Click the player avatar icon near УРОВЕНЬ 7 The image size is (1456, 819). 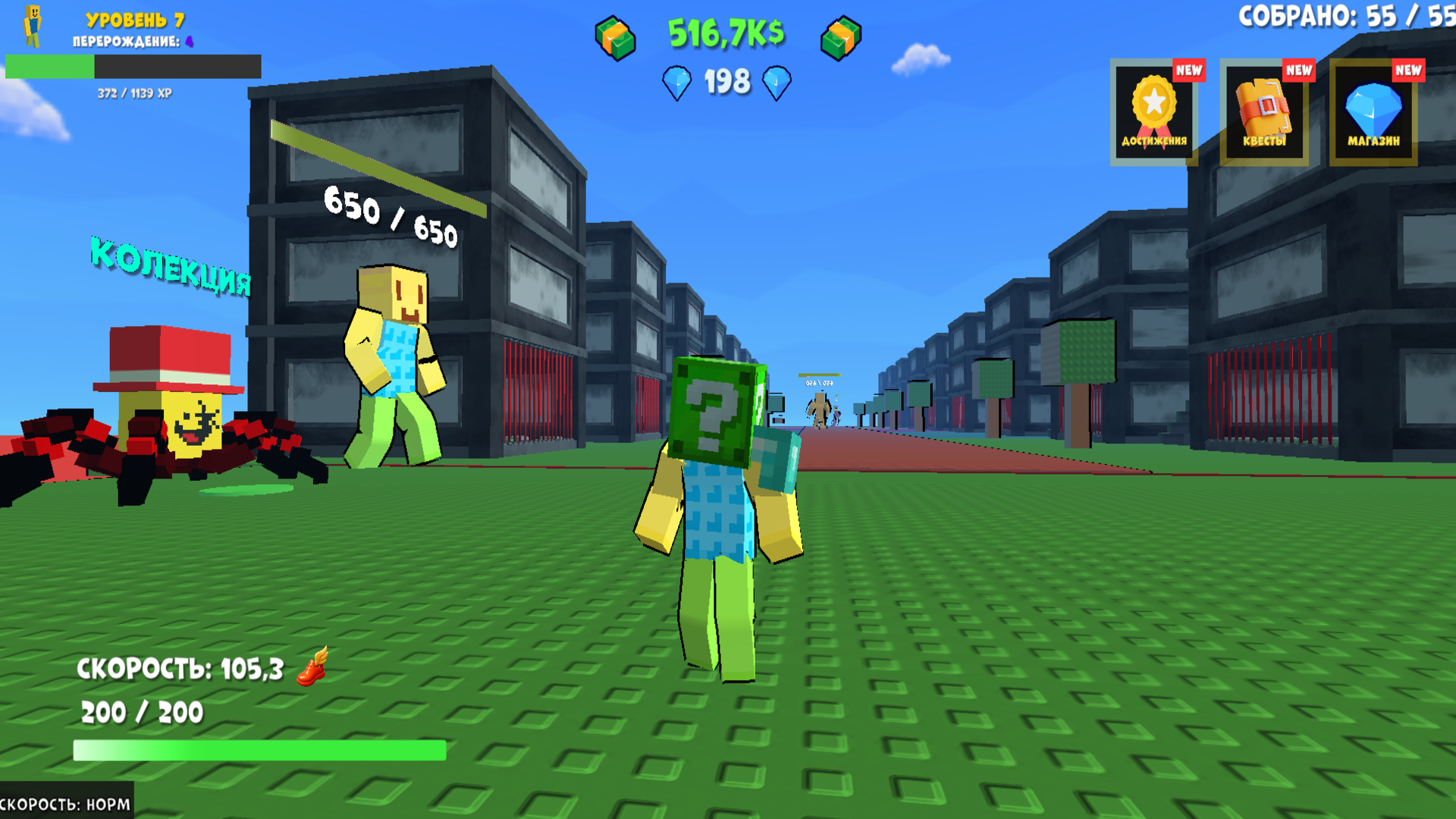pyautogui.click(x=32, y=25)
